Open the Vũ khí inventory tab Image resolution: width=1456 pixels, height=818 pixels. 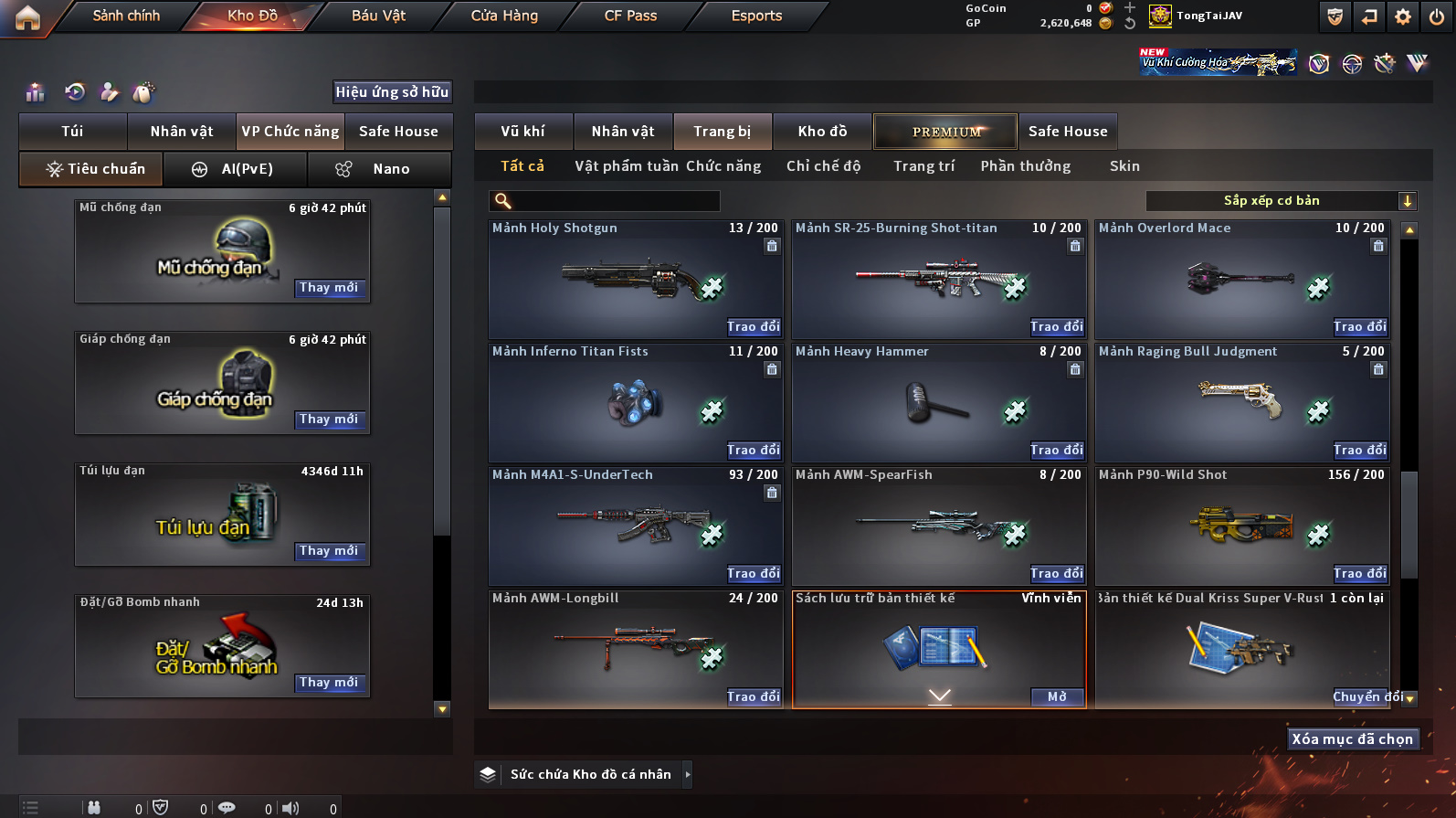pyautogui.click(x=522, y=132)
